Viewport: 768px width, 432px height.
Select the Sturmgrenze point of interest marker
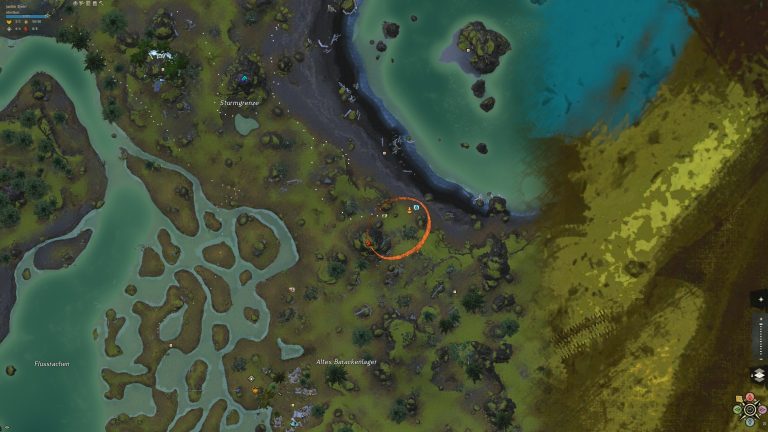[x=244, y=79]
